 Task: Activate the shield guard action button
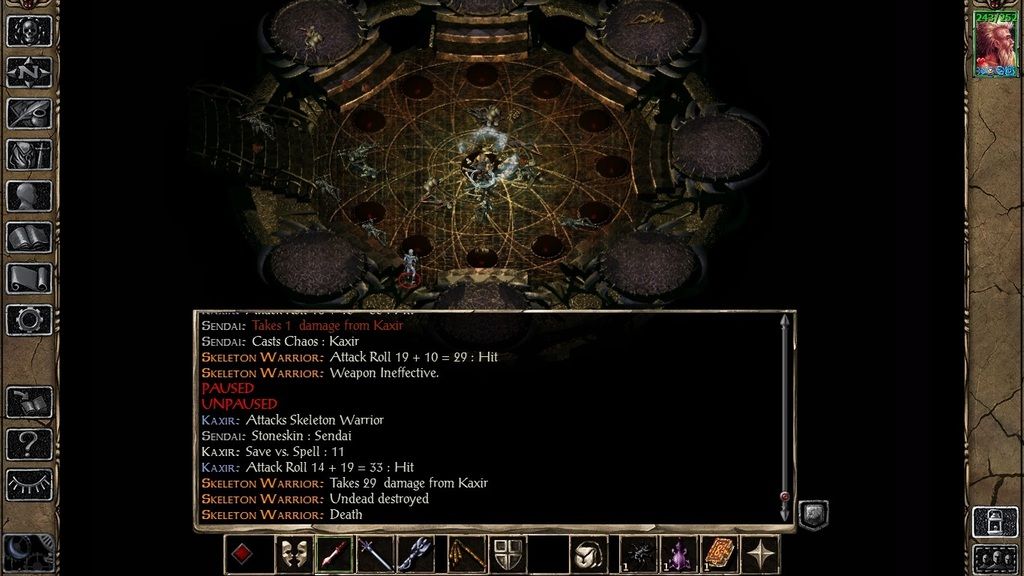505,554
